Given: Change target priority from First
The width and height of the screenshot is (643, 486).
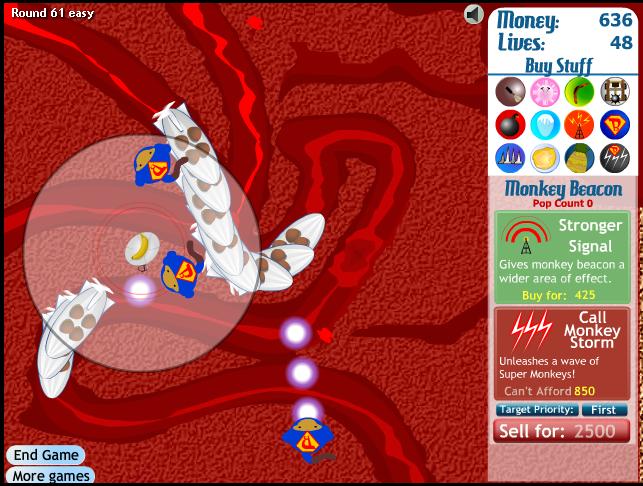Looking at the screenshot, I should [x=603, y=410].
